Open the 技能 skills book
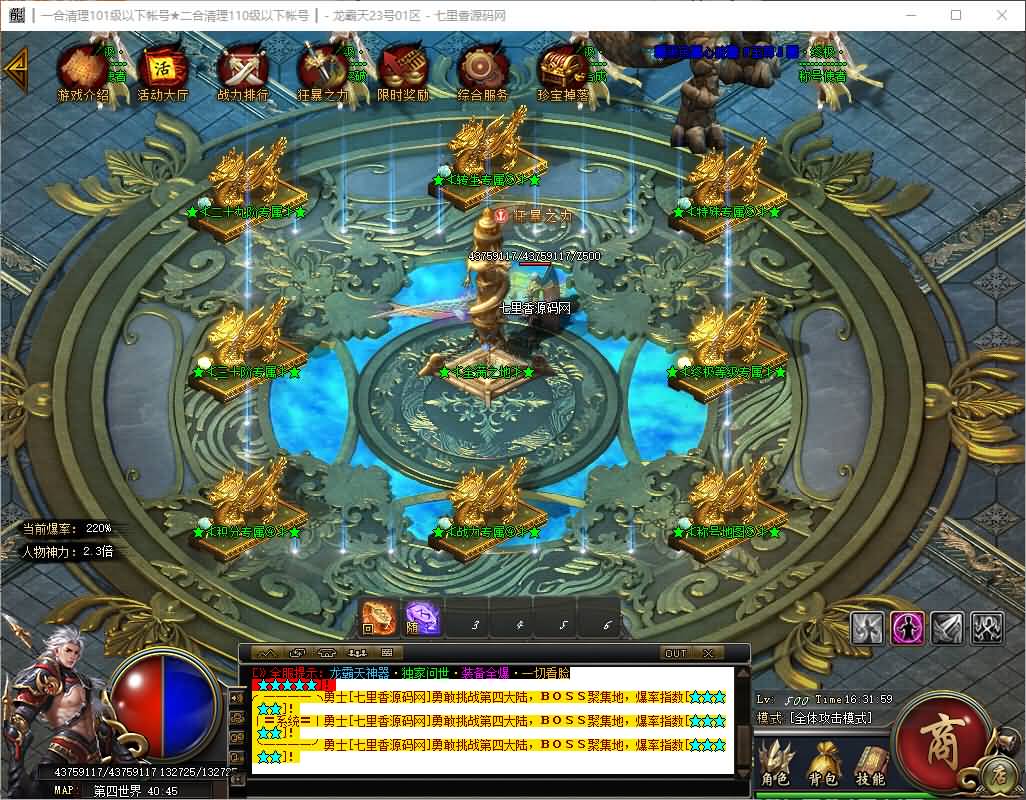This screenshot has height=800, width=1026. pyautogui.click(x=870, y=765)
